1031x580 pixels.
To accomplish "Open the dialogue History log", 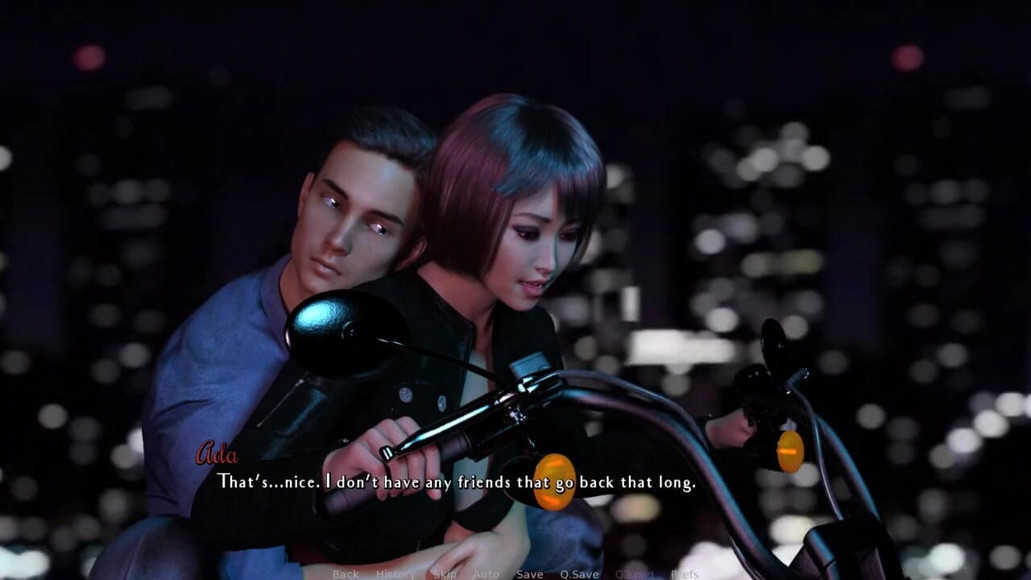I will coord(395,574).
